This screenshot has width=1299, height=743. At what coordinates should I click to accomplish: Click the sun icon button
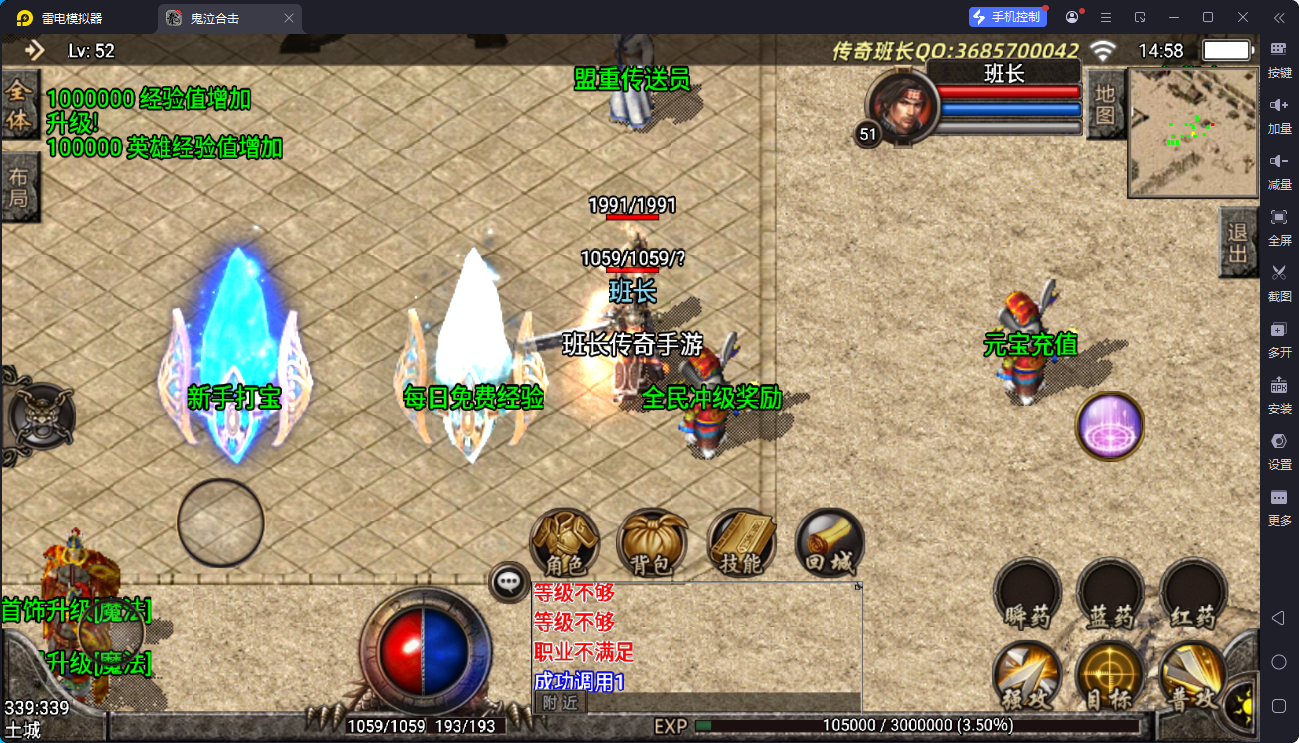(1245, 701)
